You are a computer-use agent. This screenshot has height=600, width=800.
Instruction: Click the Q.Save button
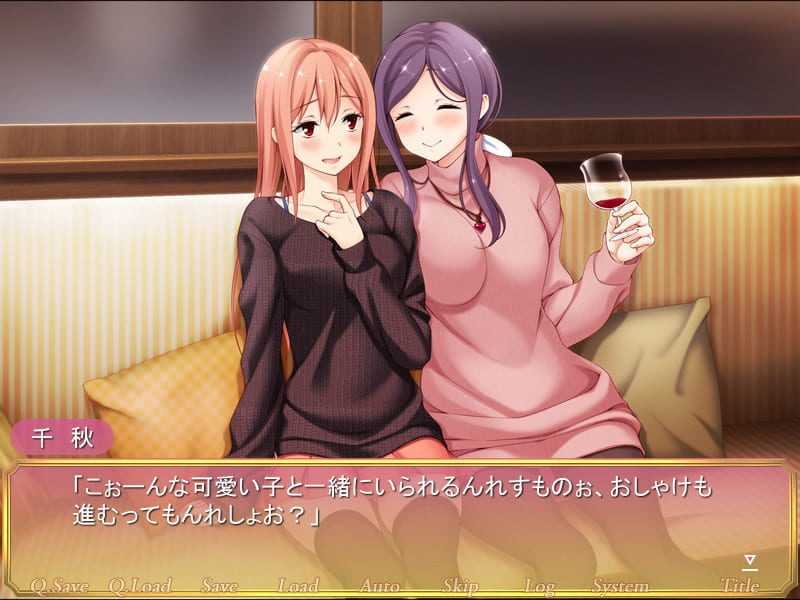tap(60, 586)
